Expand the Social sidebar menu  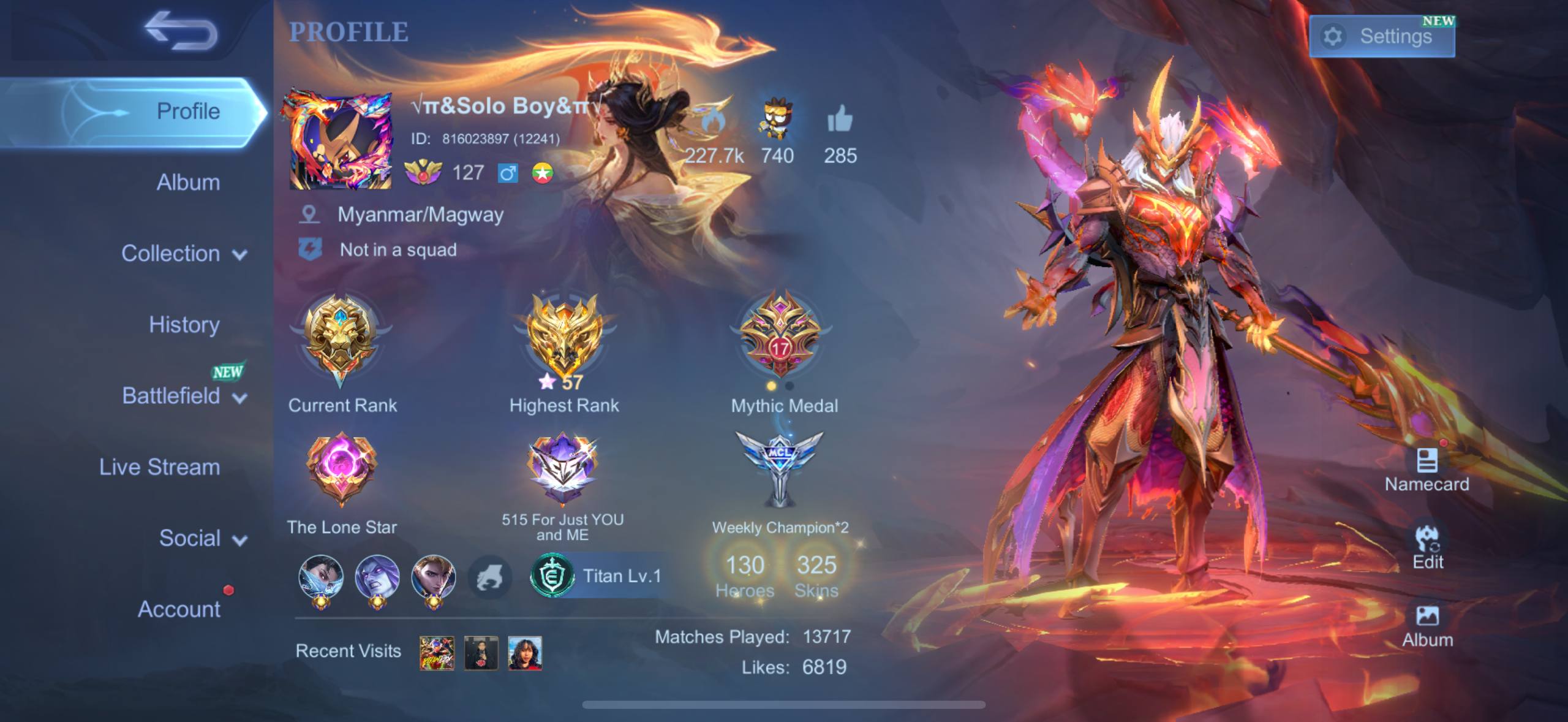point(202,538)
